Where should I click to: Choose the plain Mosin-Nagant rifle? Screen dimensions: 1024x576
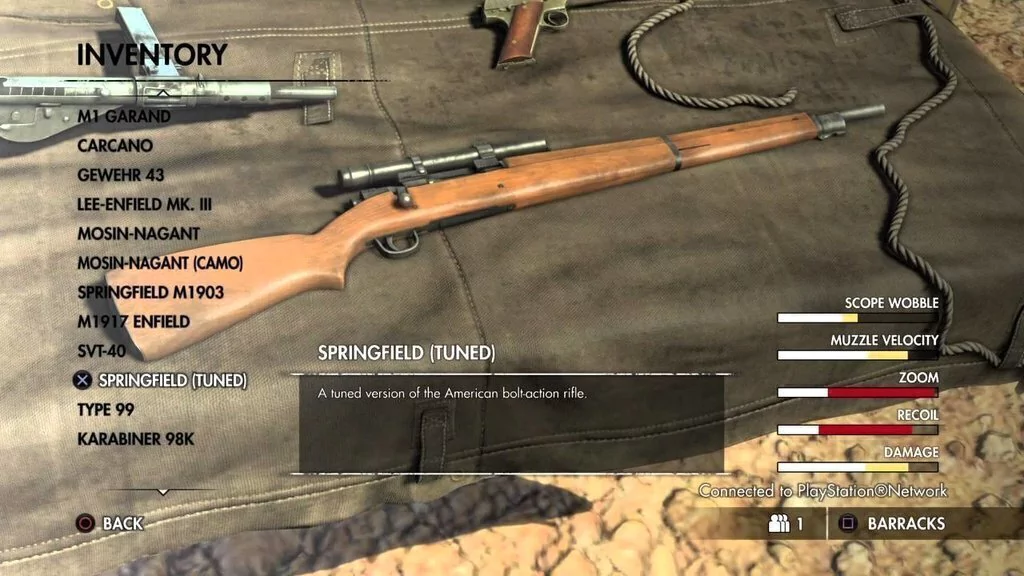(x=138, y=234)
